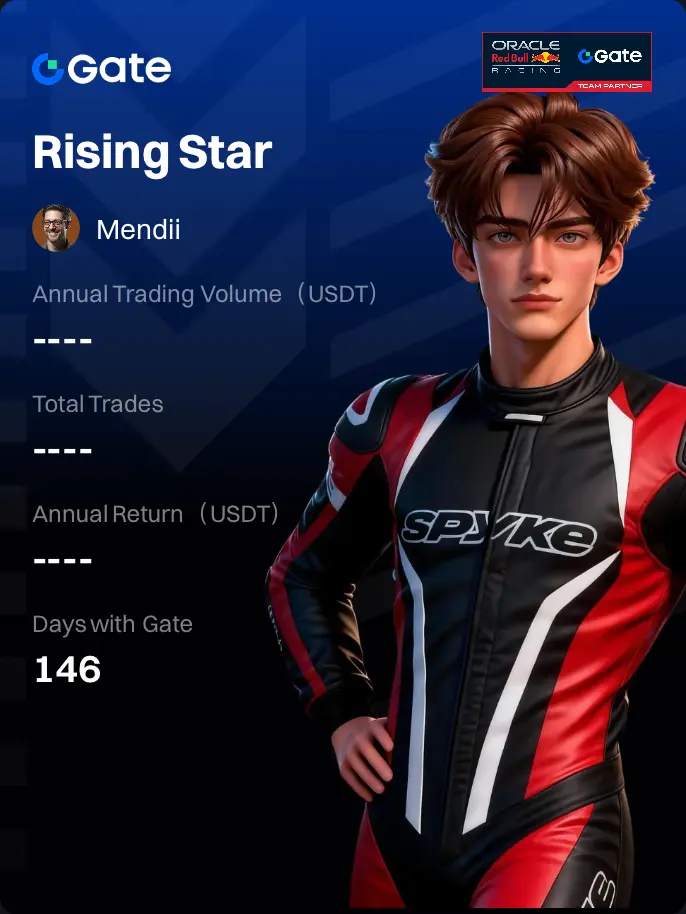The width and height of the screenshot is (686, 914).
Task: Click the Gate logo at the top
Action: [101, 68]
